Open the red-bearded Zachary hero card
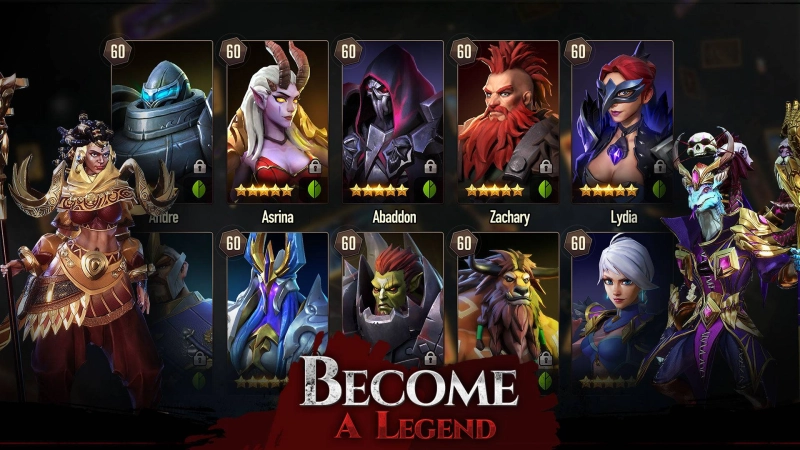 point(507,118)
